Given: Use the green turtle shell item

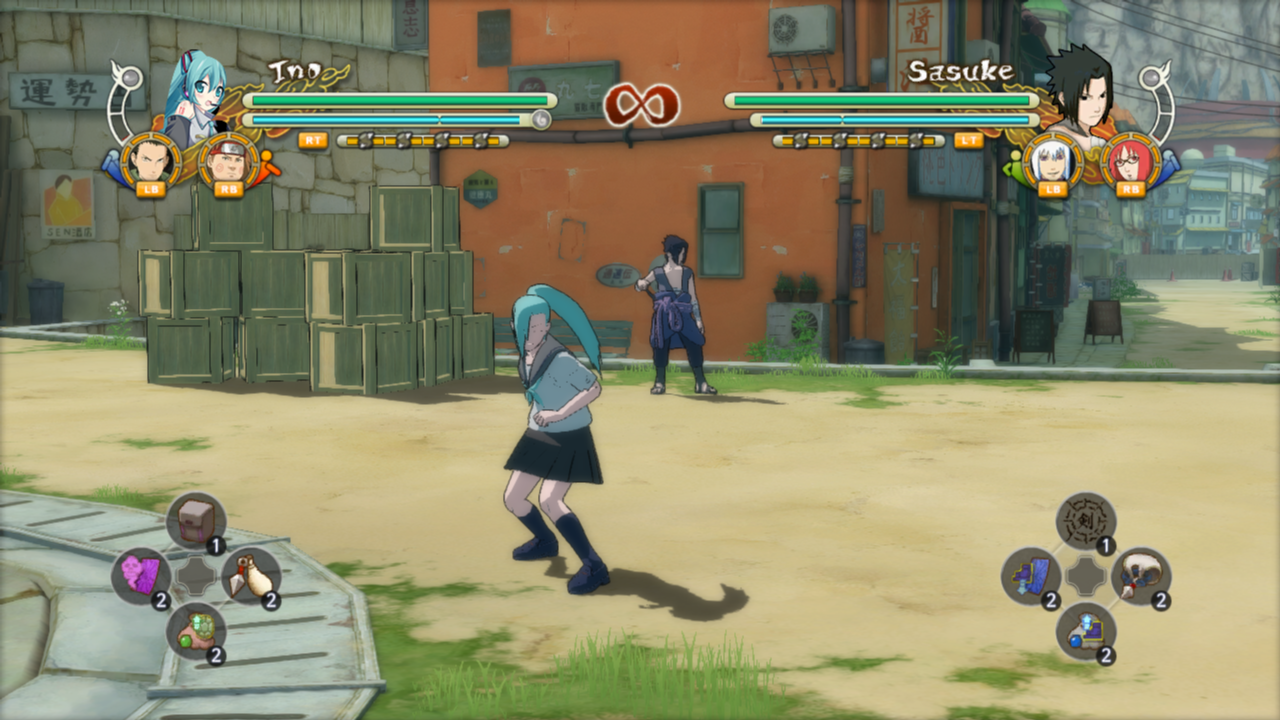Looking at the screenshot, I should coord(196,631).
